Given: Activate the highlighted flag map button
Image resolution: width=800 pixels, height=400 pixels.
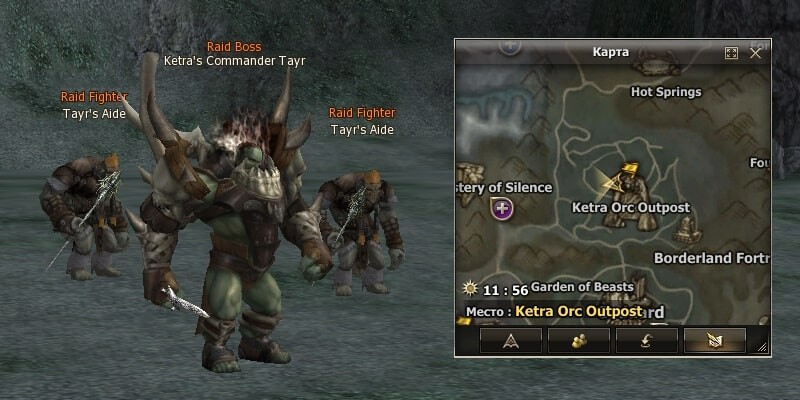Looking at the screenshot, I should click(x=716, y=341).
